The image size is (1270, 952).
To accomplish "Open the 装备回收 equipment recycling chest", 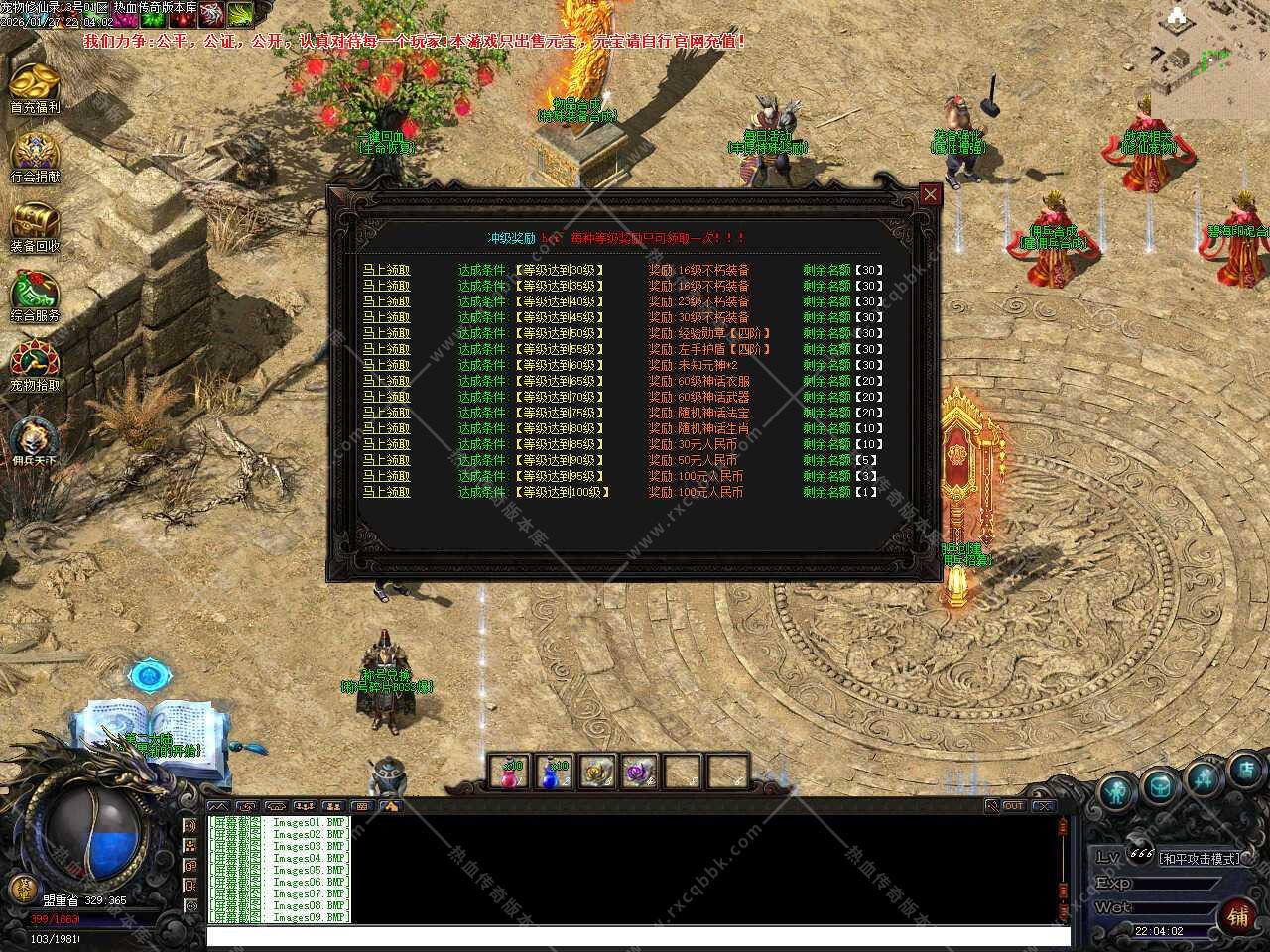I will [x=35, y=226].
